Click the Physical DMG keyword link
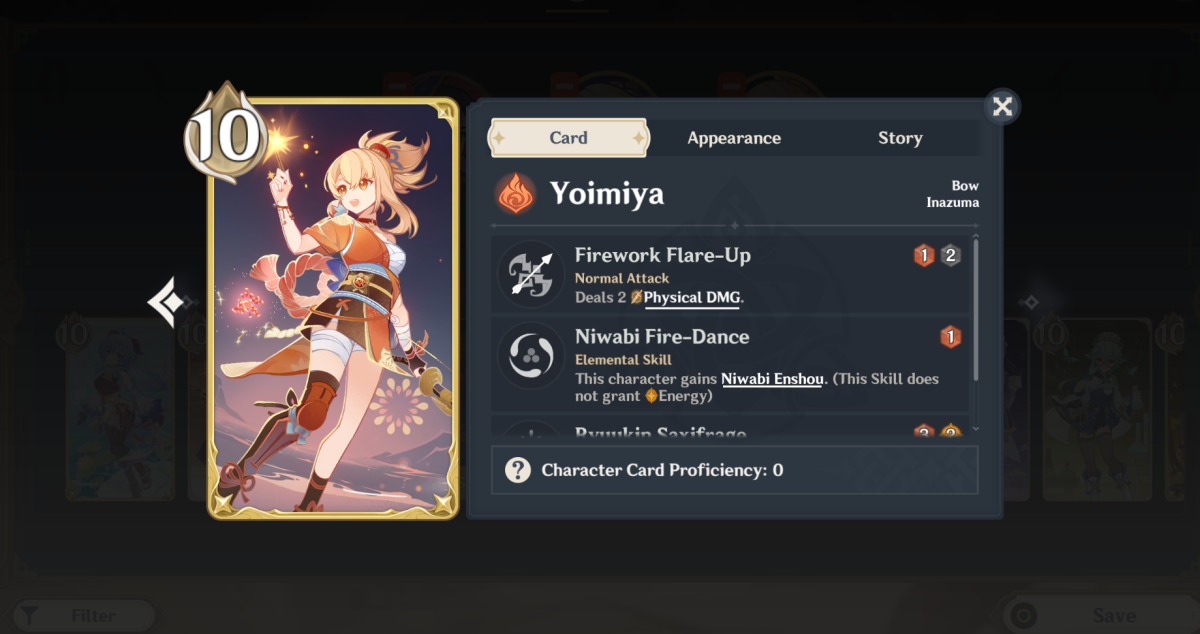Image resolution: width=1200 pixels, height=634 pixels. (x=692, y=298)
